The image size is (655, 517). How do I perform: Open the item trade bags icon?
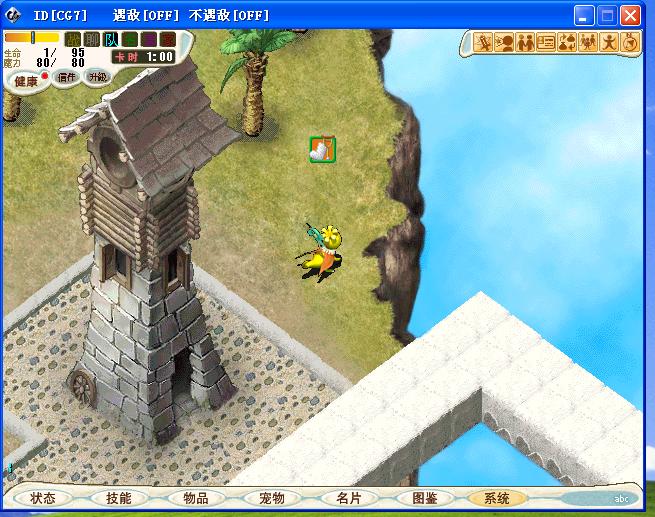(567, 43)
